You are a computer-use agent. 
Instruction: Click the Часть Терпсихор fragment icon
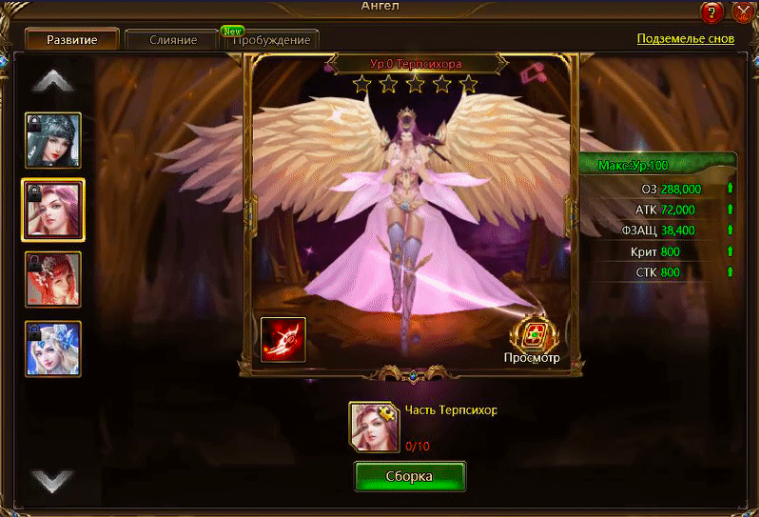373,427
